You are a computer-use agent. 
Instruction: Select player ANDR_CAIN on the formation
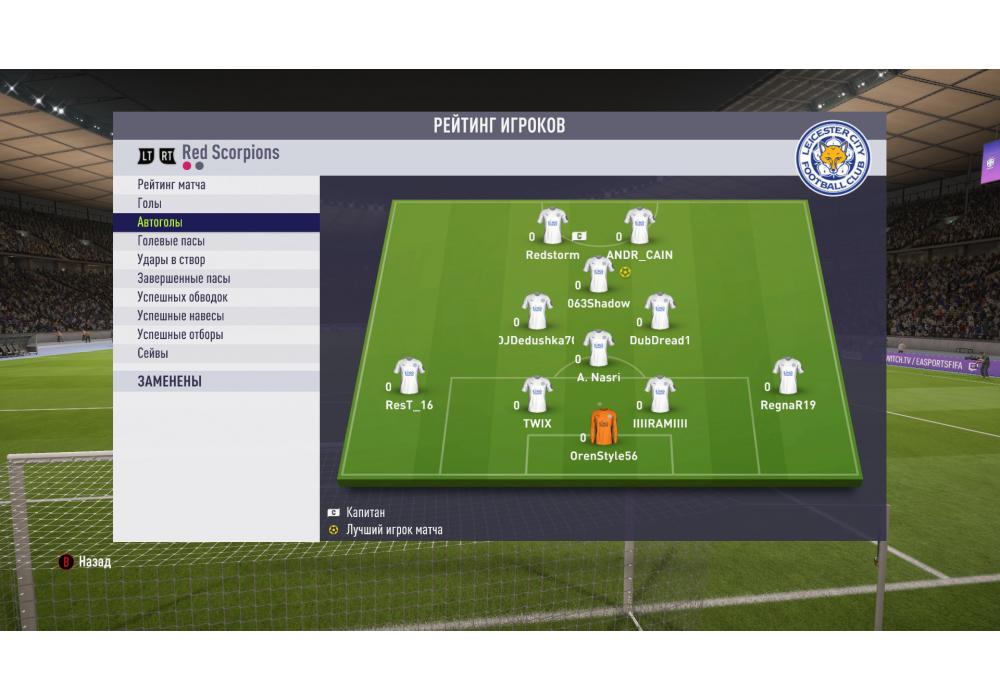(x=639, y=227)
